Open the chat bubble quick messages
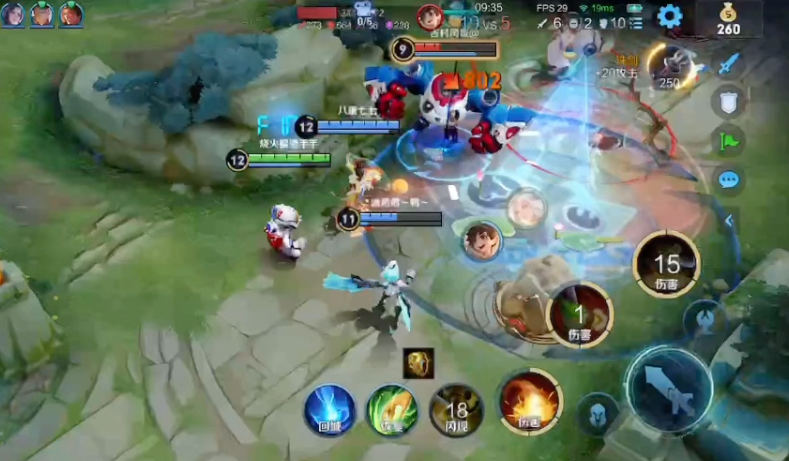Image resolution: width=789 pixels, height=461 pixels. tap(728, 180)
